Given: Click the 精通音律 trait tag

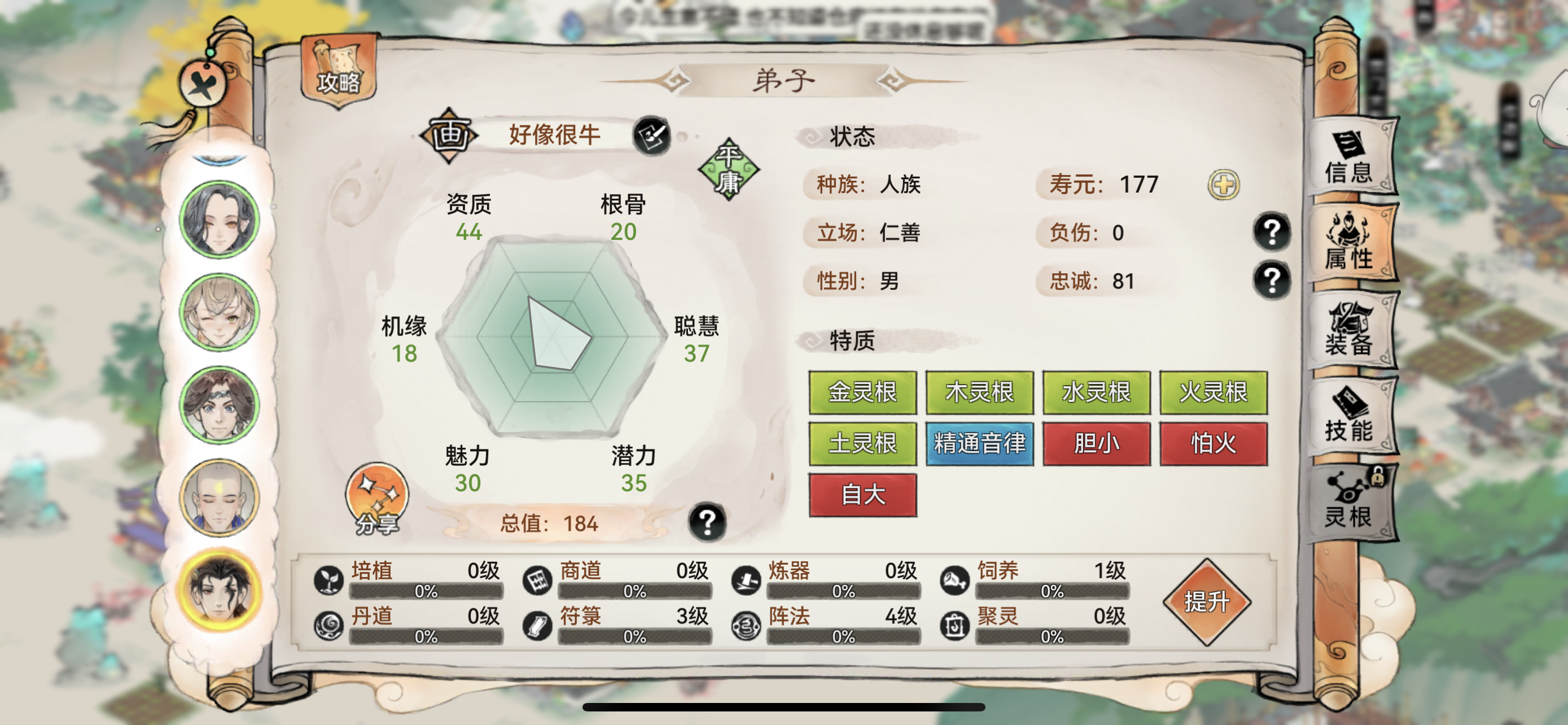Looking at the screenshot, I should 979,444.
